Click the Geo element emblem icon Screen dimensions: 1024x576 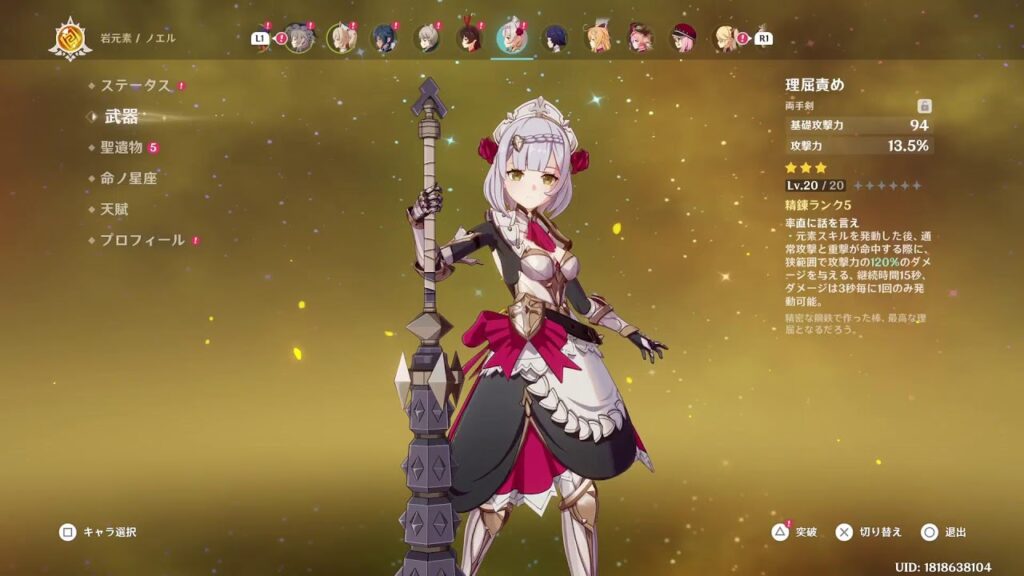(70, 38)
